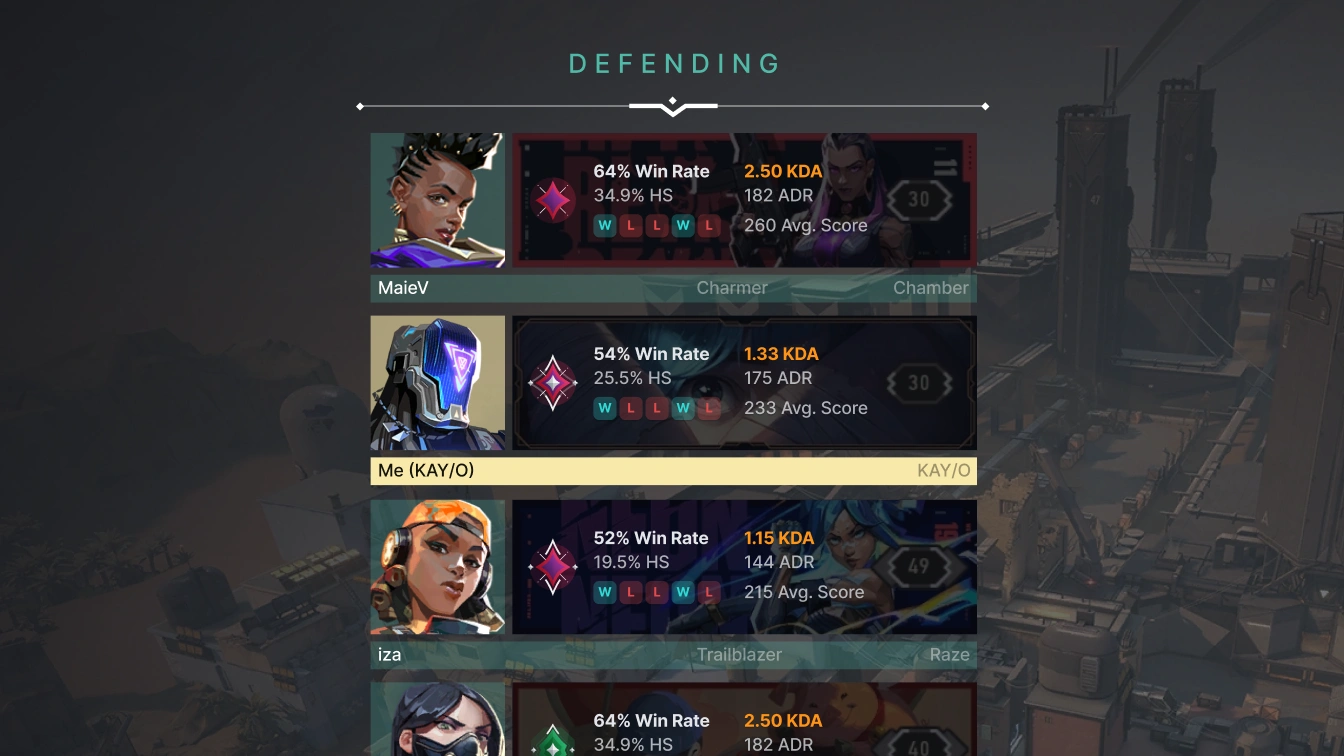This screenshot has height=756, width=1344.
Task: Click MaieV's rank badge icon
Action: click(x=553, y=200)
